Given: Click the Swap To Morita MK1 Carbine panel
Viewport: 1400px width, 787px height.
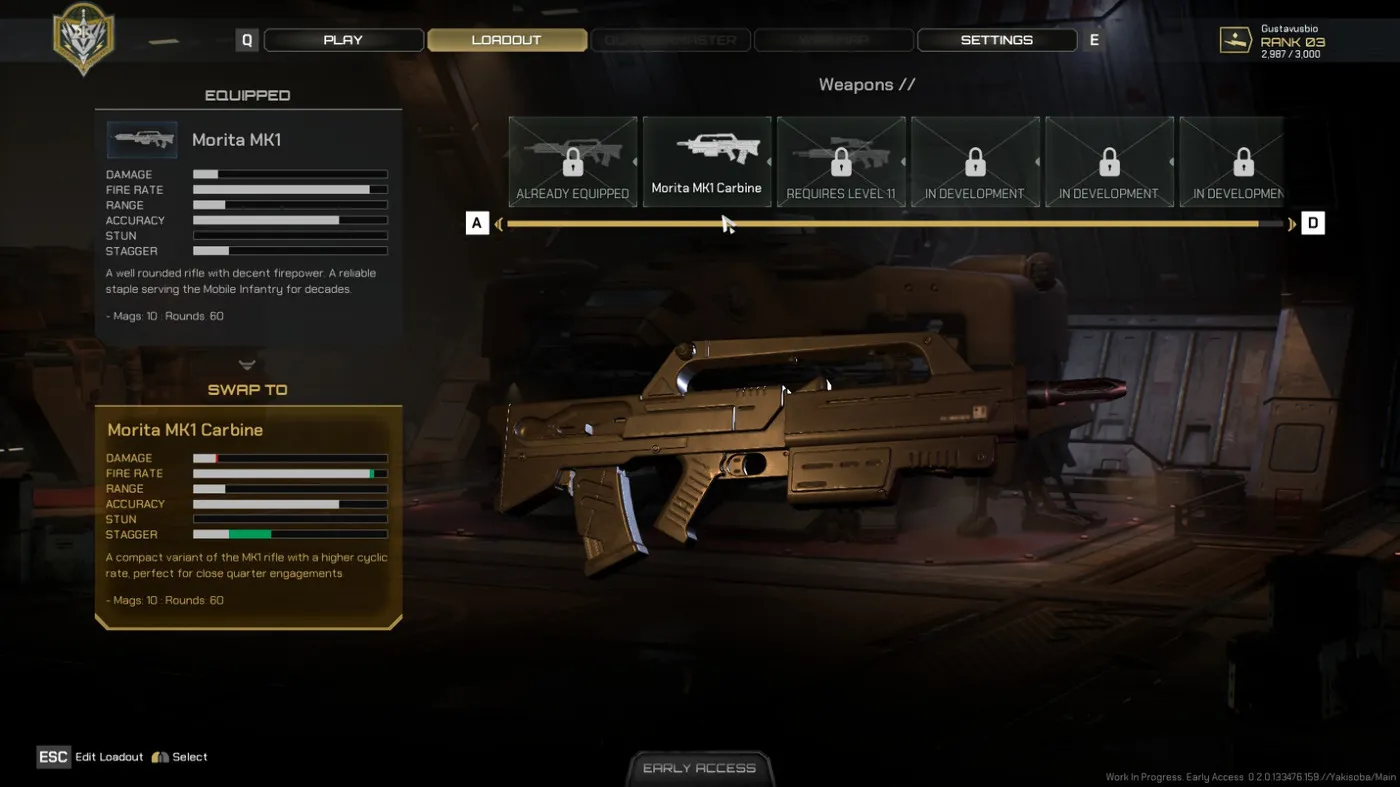Looking at the screenshot, I should (x=248, y=515).
